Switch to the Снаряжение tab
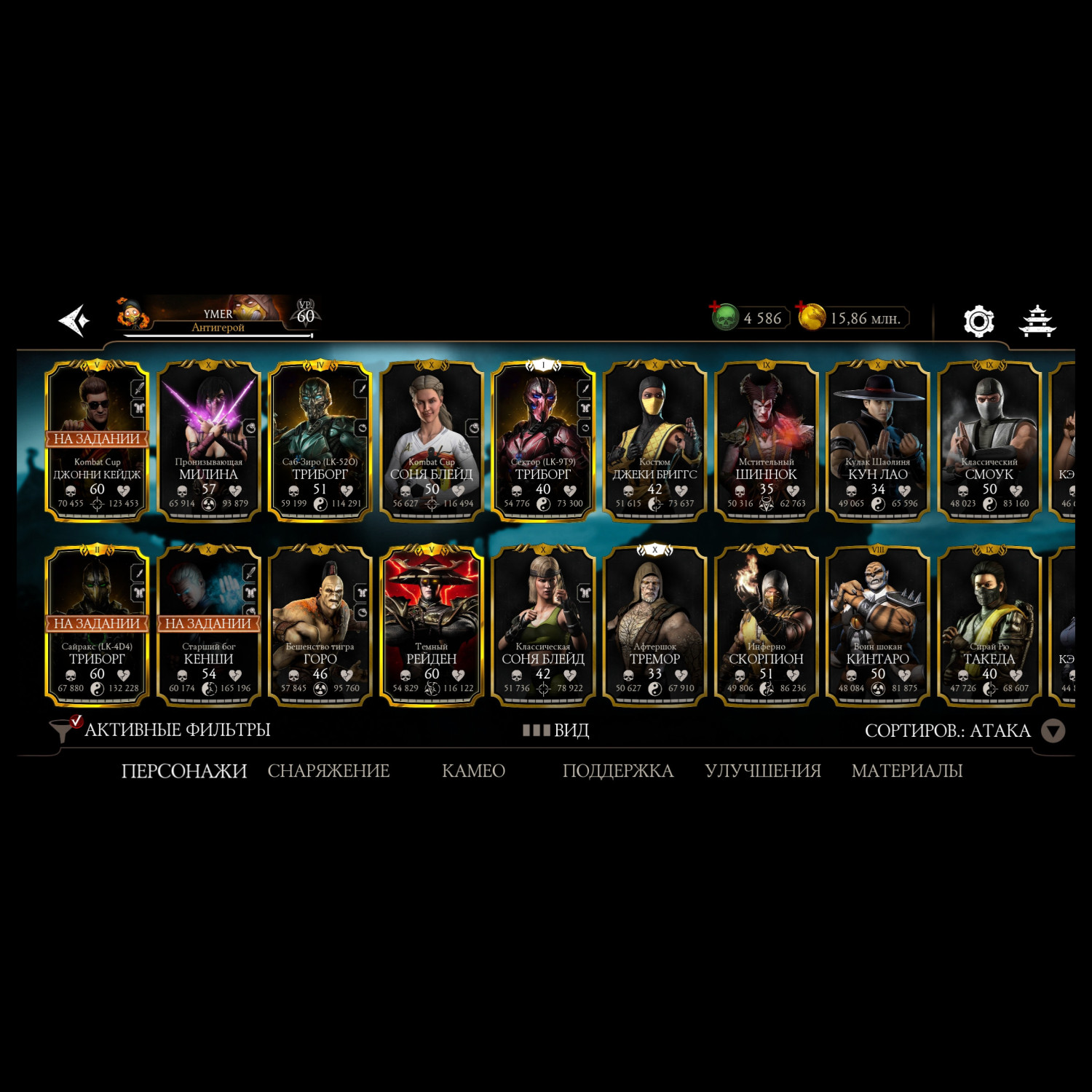Screen dimensions: 1092x1092 click(x=328, y=770)
